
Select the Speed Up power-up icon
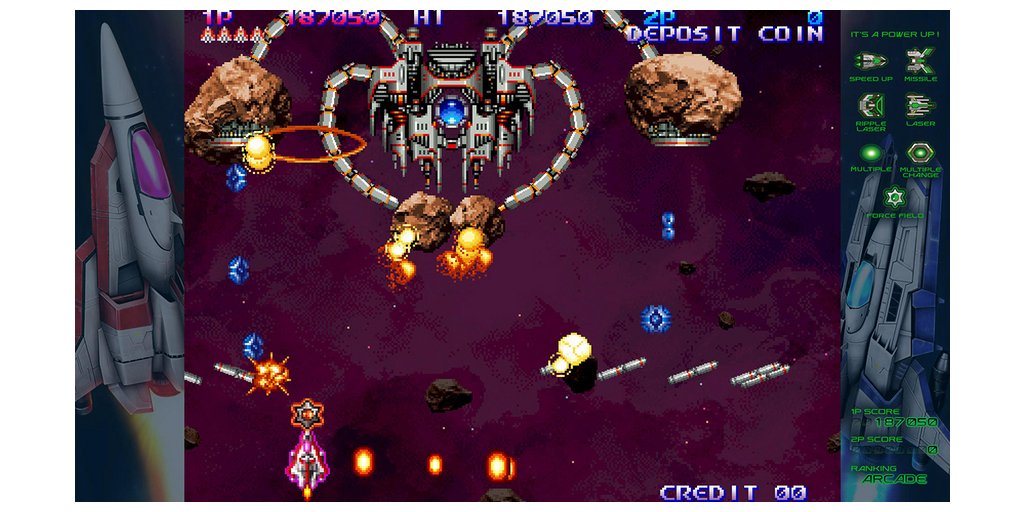870,61
